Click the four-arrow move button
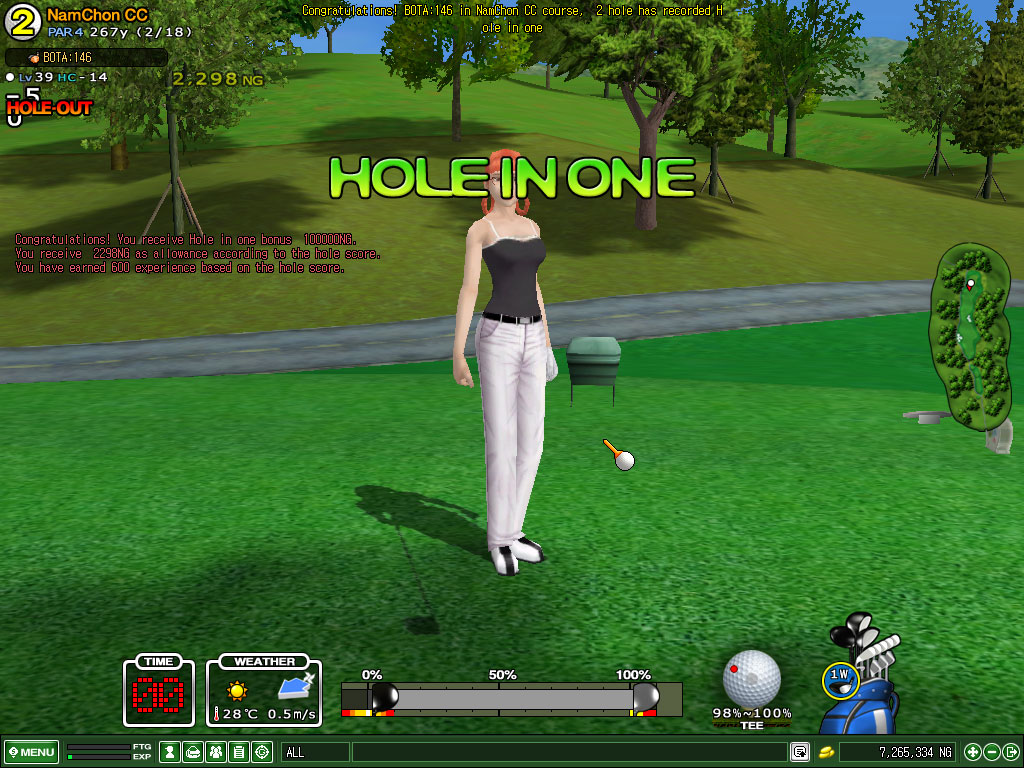The height and width of the screenshot is (768, 1024). click(x=973, y=752)
